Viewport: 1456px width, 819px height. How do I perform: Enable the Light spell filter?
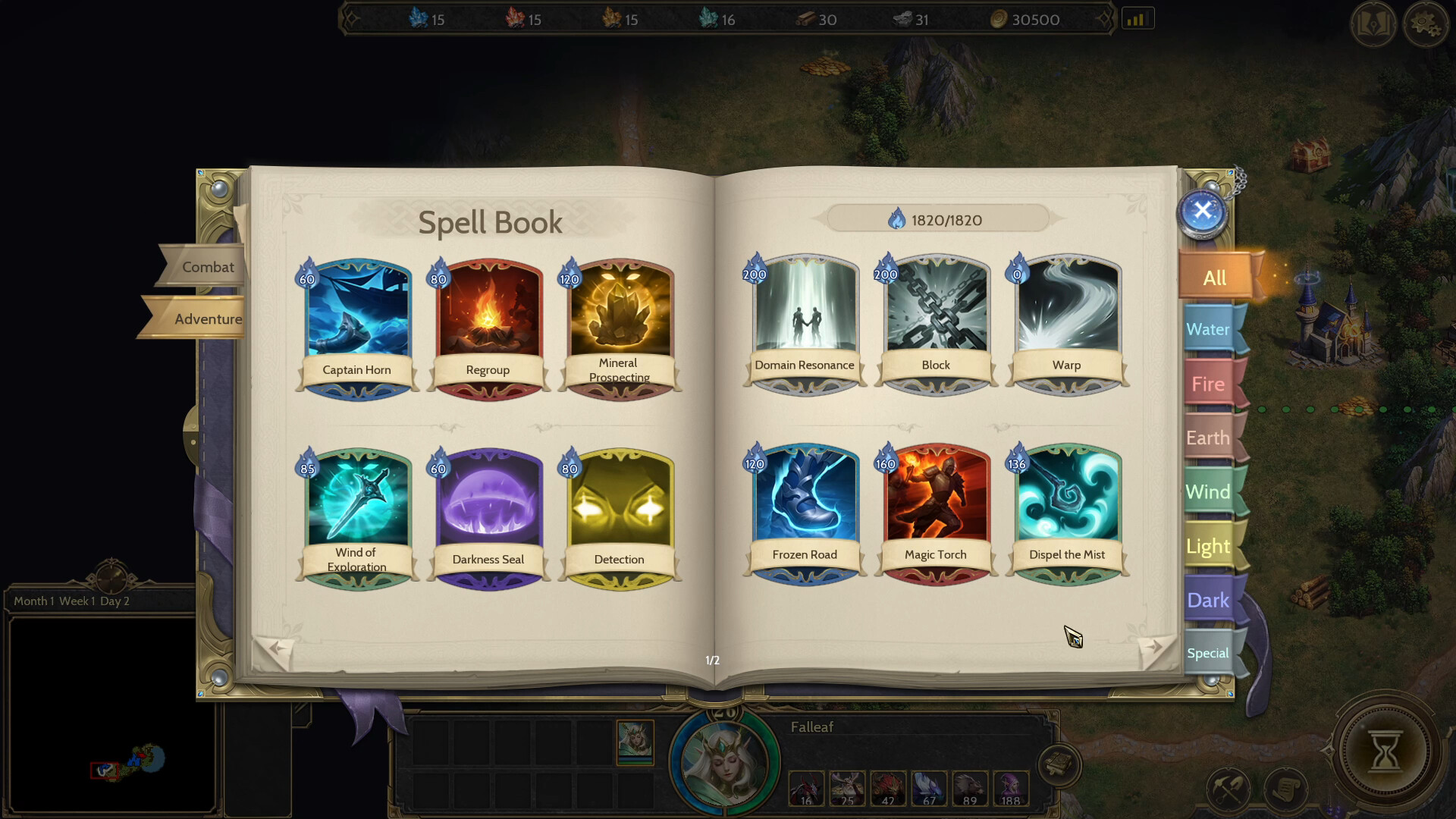click(x=1209, y=546)
